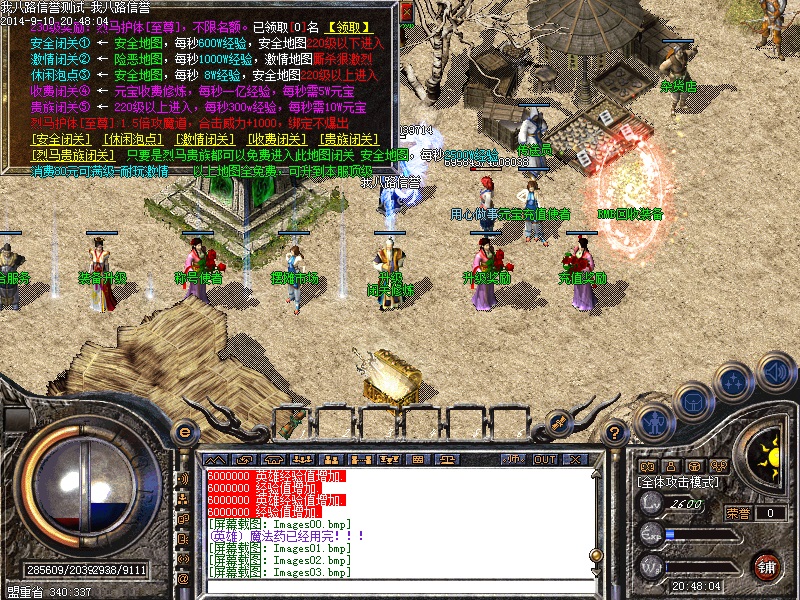Click the X button above chat
Image resolution: width=800 pixels, height=600 pixels.
click(577, 459)
